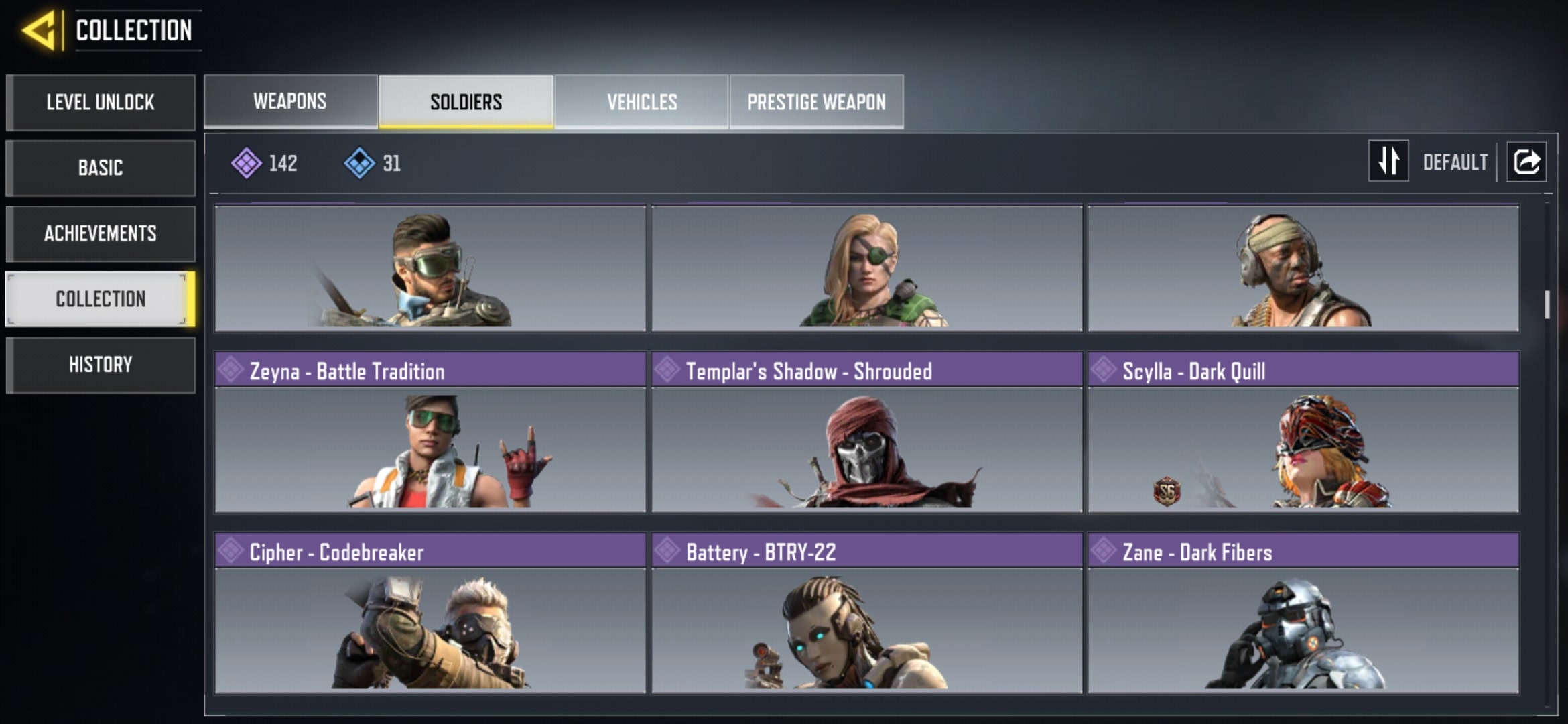Click the share icon button
The height and width of the screenshot is (724, 1568).
(x=1526, y=162)
